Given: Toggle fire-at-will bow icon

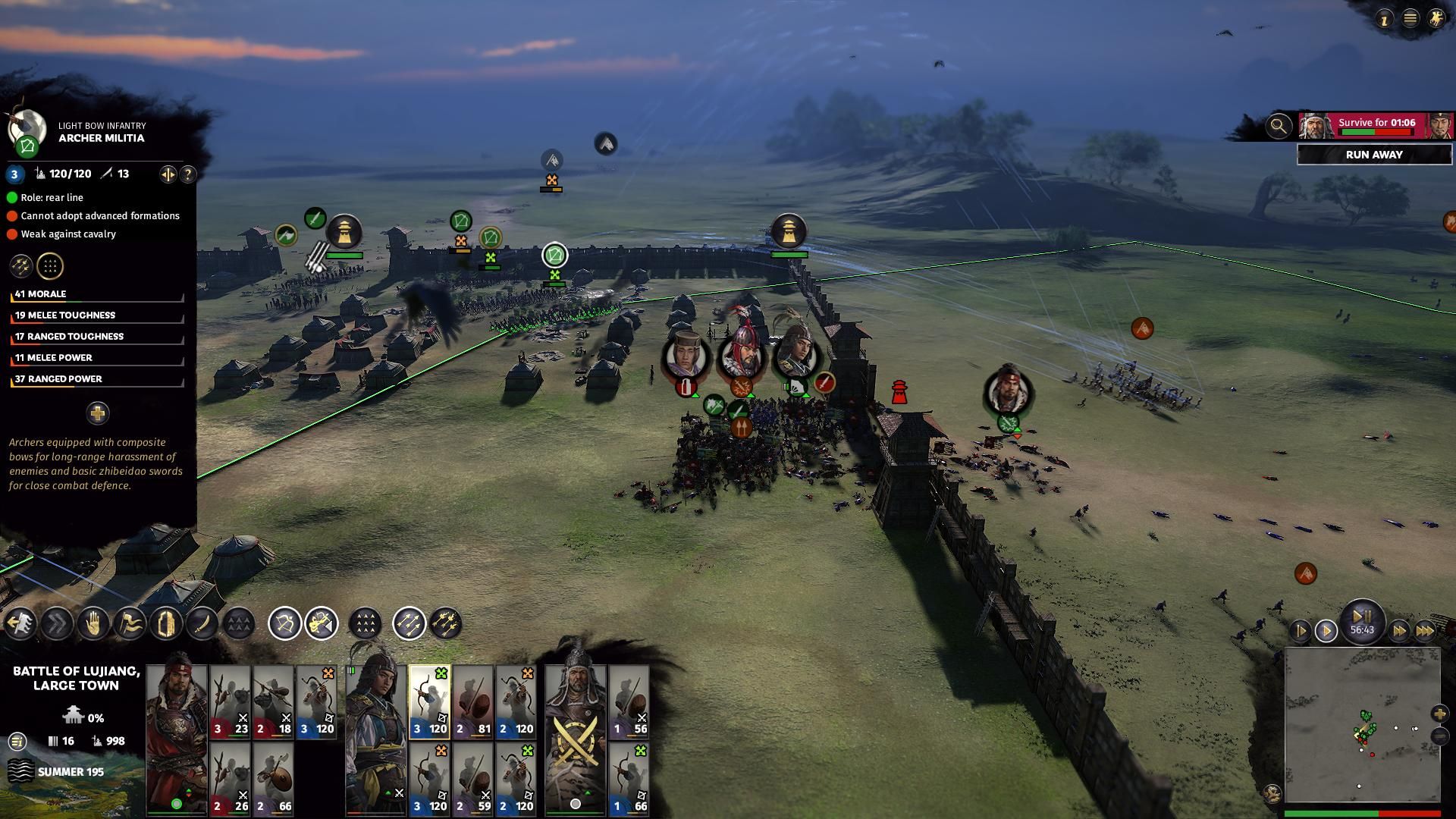Looking at the screenshot, I should click(x=285, y=624).
